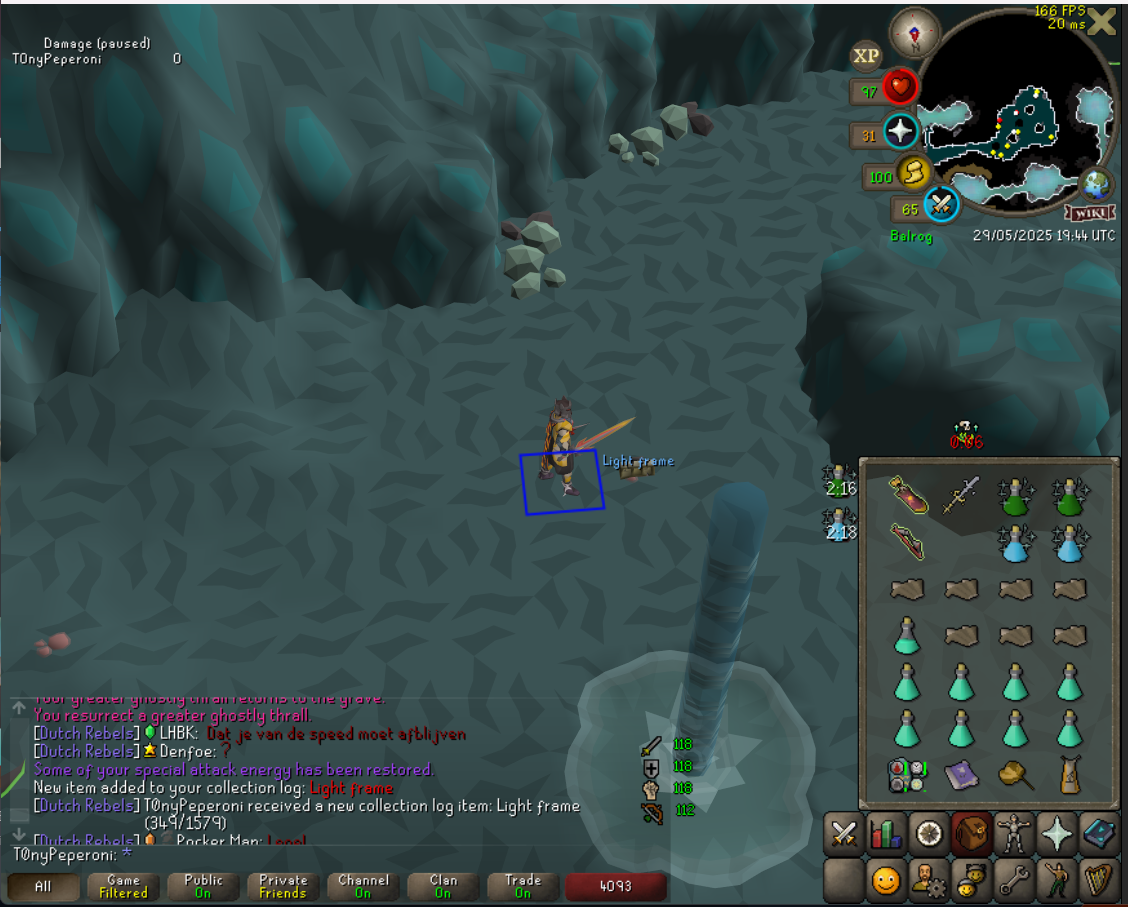Open the Prayer tab
Image resolution: width=1128 pixels, height=907 pixels.
(1057, 833)
